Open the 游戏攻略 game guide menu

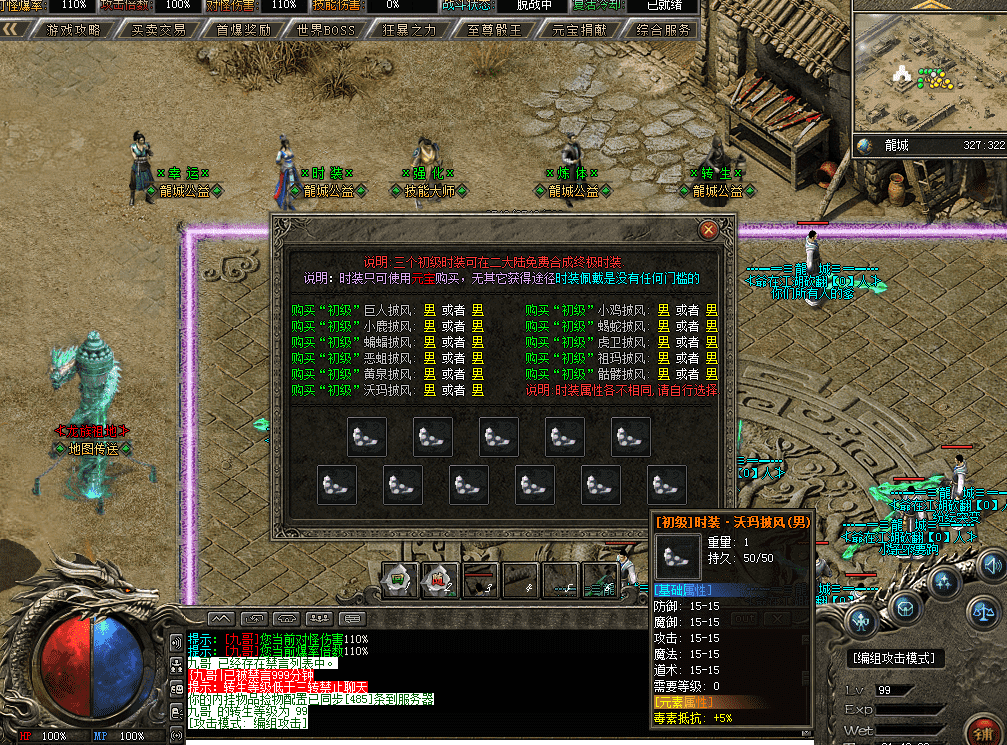pyautogui.click(x=73, y=30)
